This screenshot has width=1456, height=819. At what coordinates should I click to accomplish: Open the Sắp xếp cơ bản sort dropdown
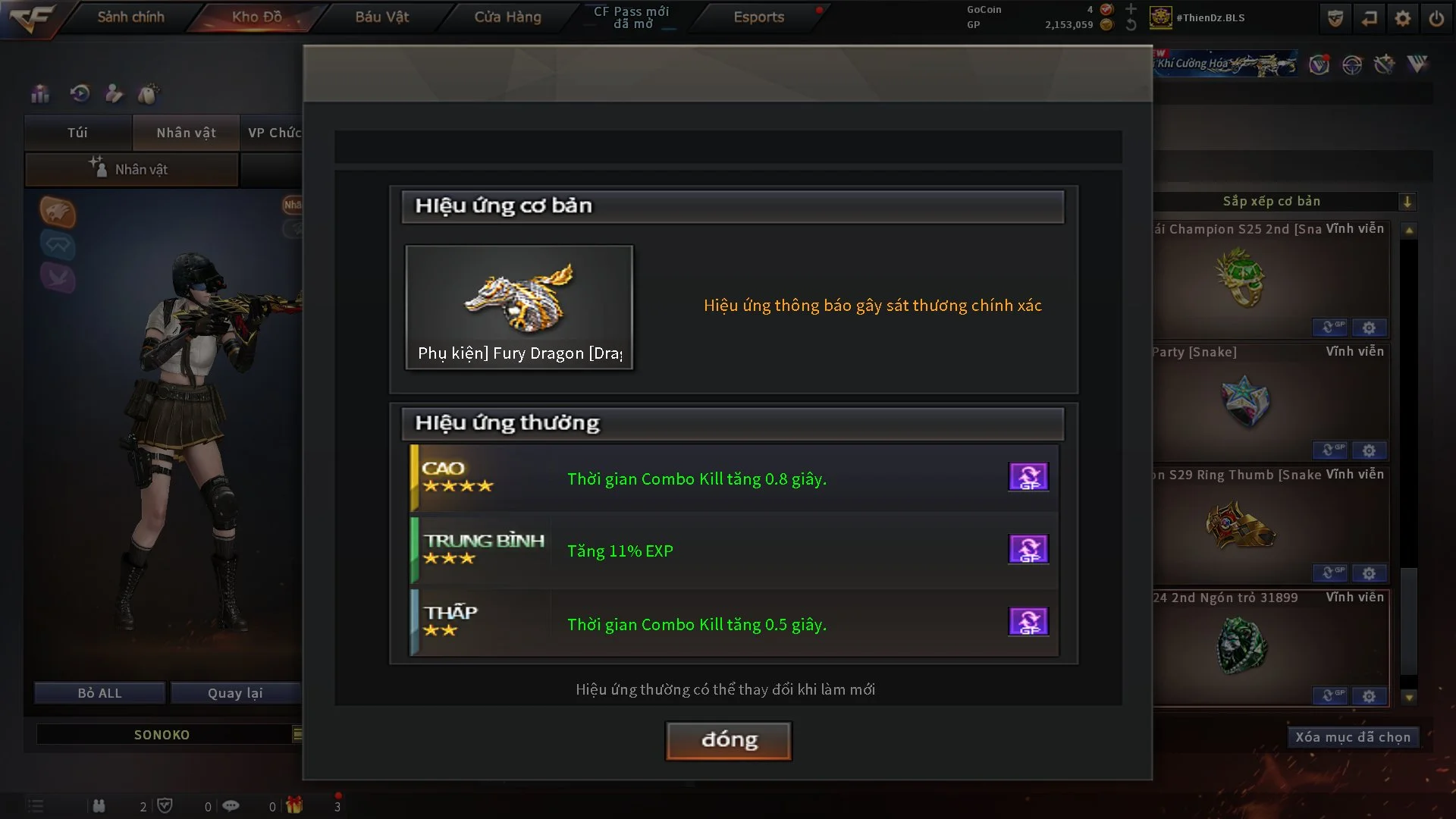click(1407, 202)
